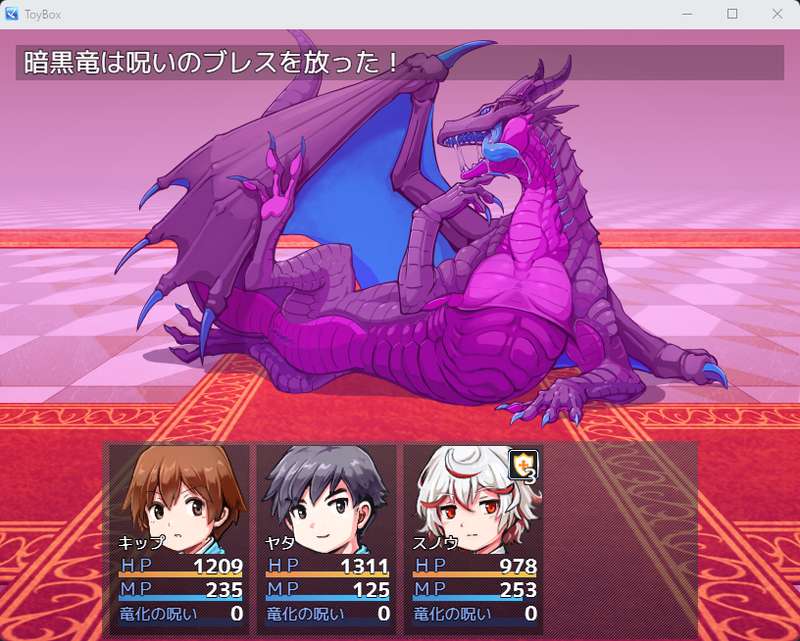The height and width of the screenshot is (641, 800).
Task: Select party member キップ's status panel
Action: pyautogui.click(x=180, y=537)
